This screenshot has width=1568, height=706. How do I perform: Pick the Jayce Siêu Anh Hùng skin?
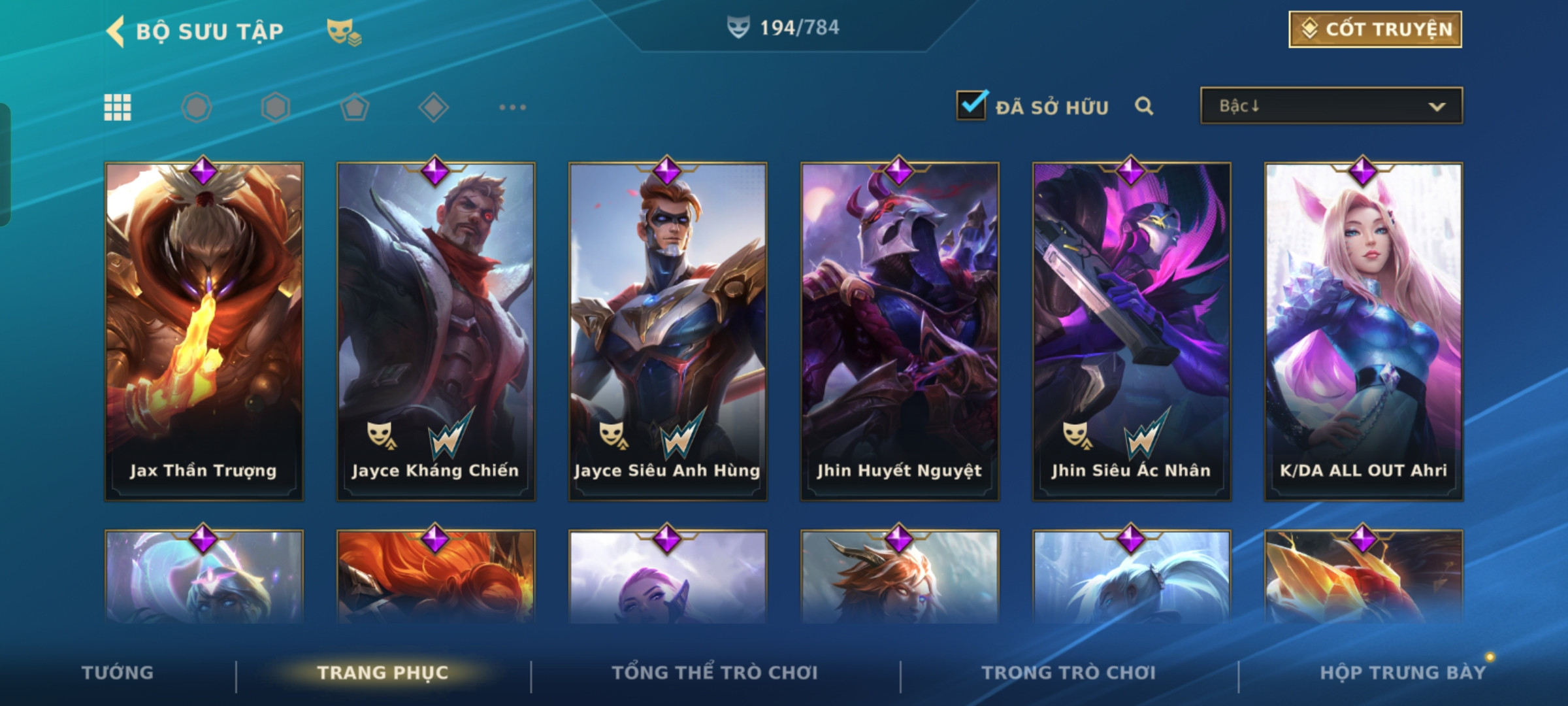668,331
